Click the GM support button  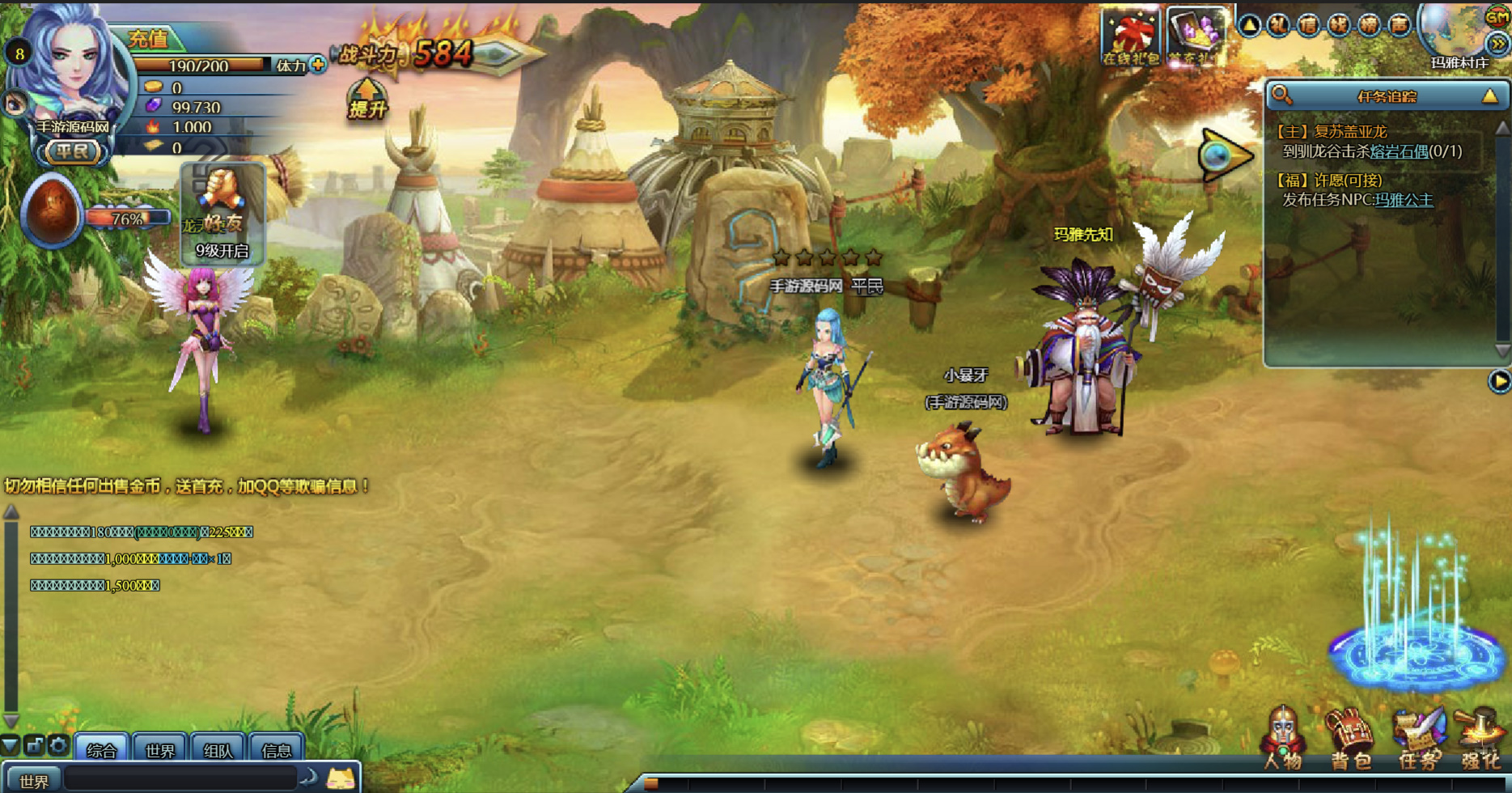coord(1497,16)
